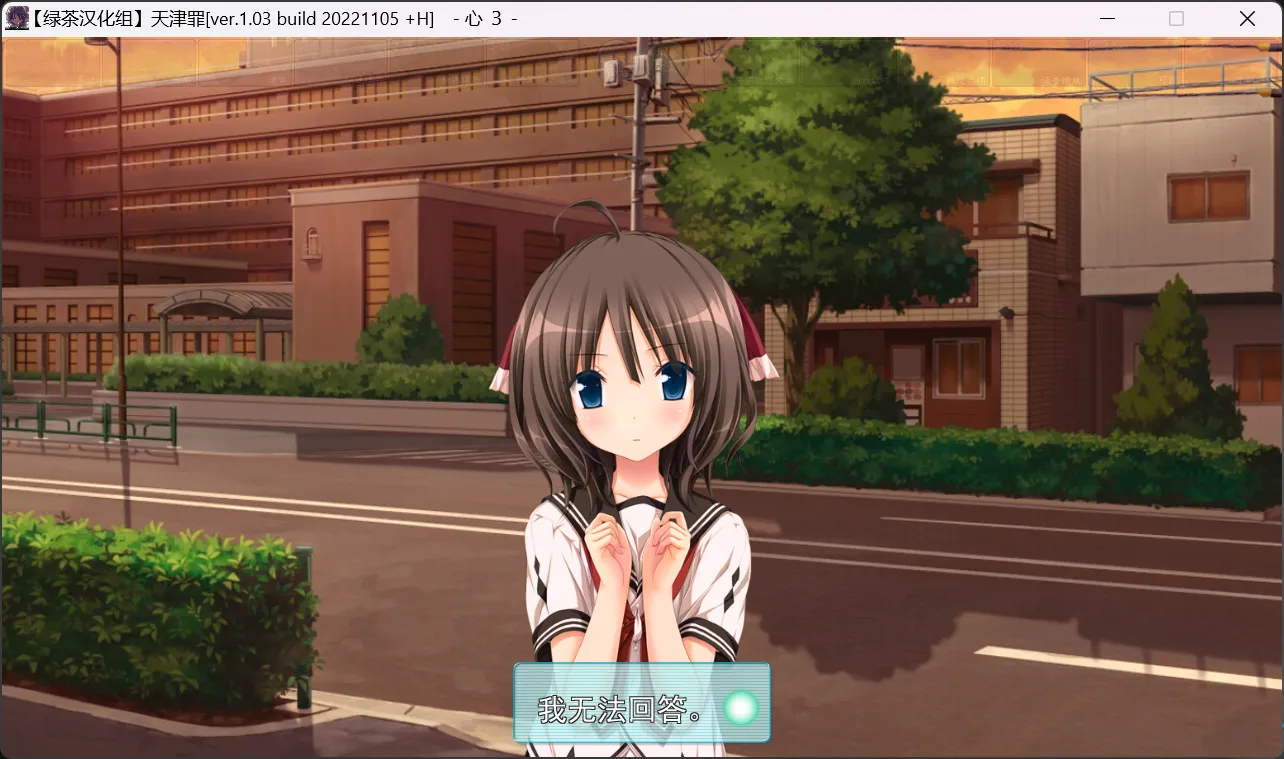Click the green pulsing circle in dialogue box
The height and width of the screenshot is (759, 1284).
pyautogui.click(x=741, y=706)
